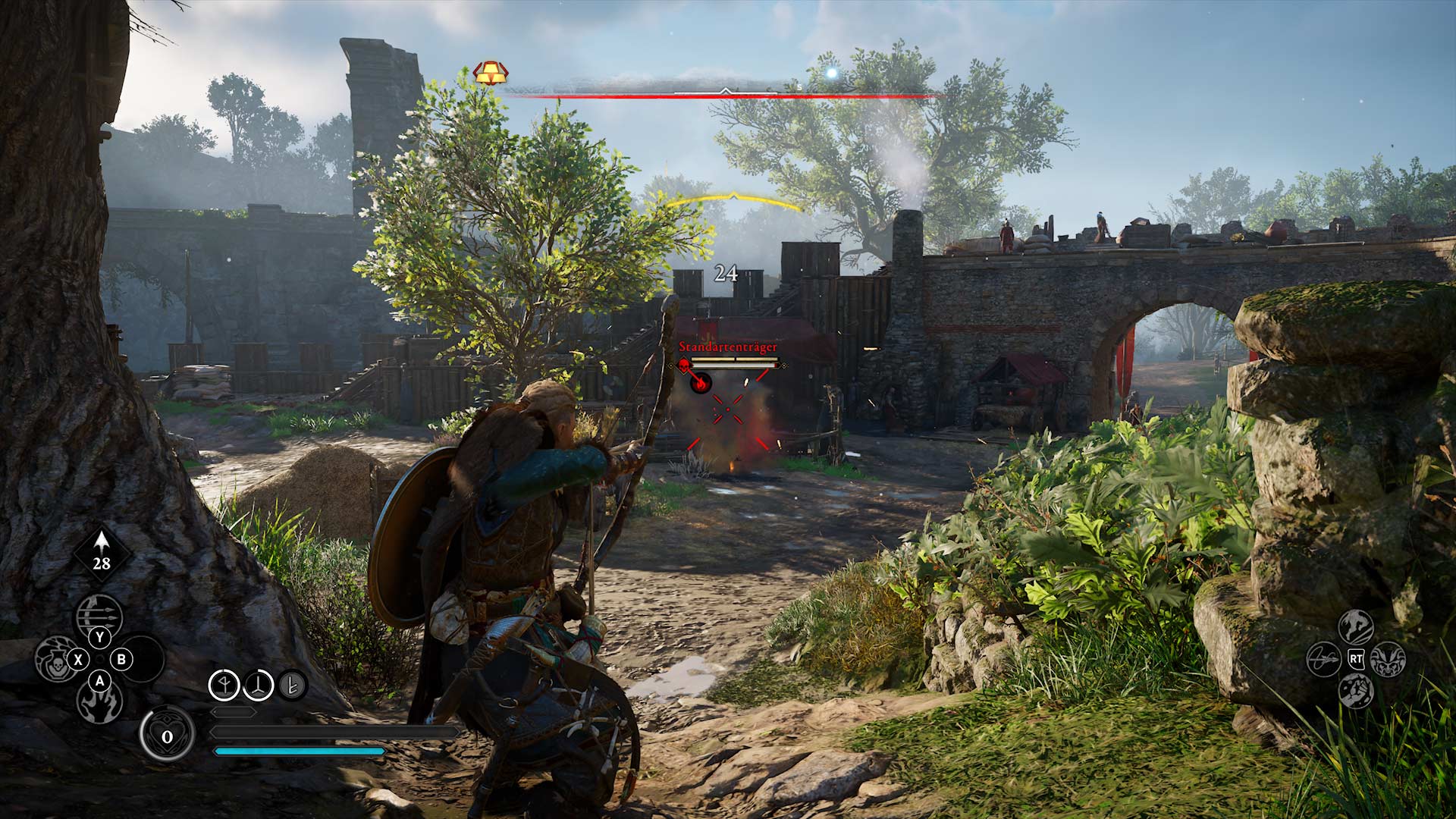
Task: Click the golden wealth marker on compass
Action: (490, 73)
